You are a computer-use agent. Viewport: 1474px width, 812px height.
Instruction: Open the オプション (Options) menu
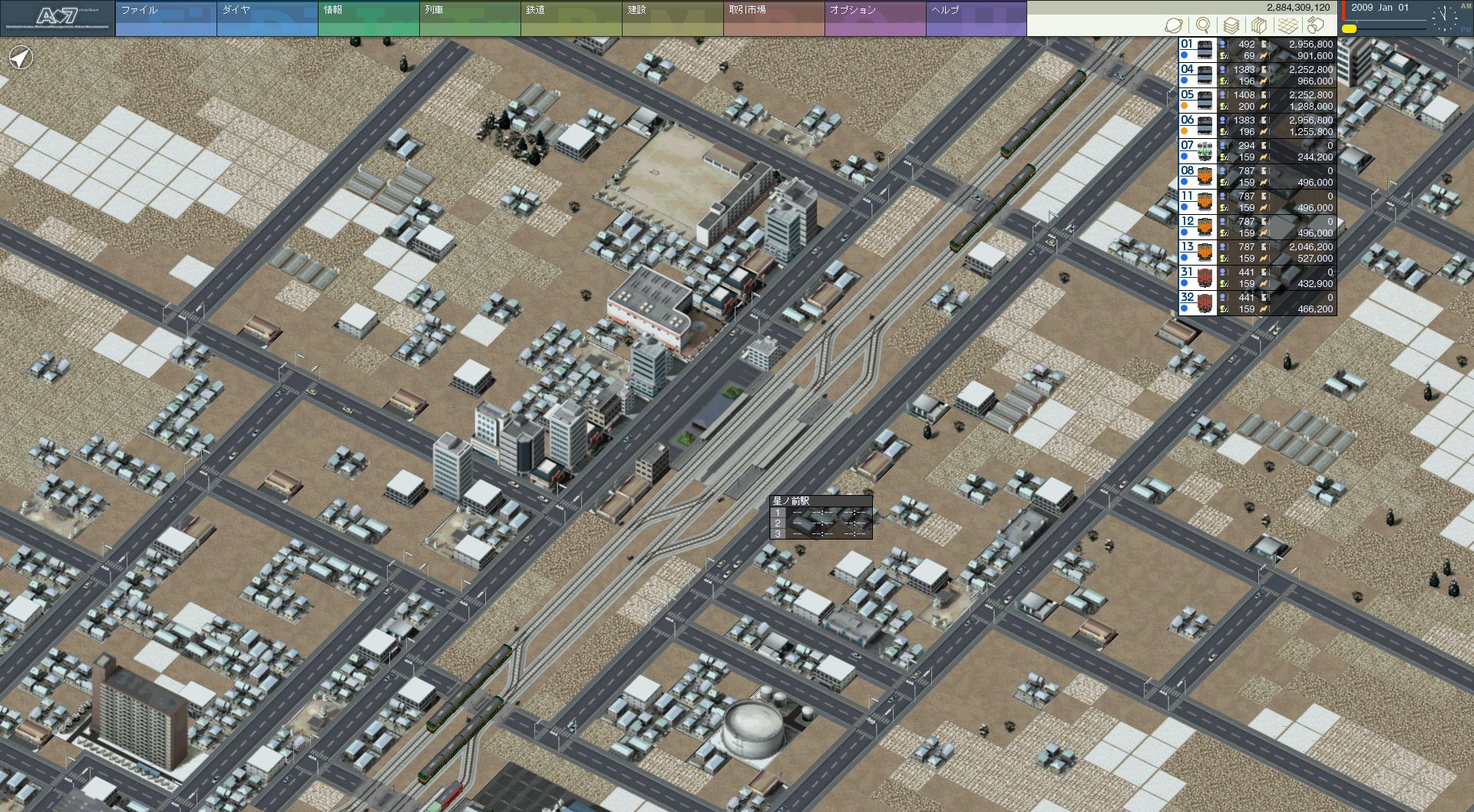(874, 18)
